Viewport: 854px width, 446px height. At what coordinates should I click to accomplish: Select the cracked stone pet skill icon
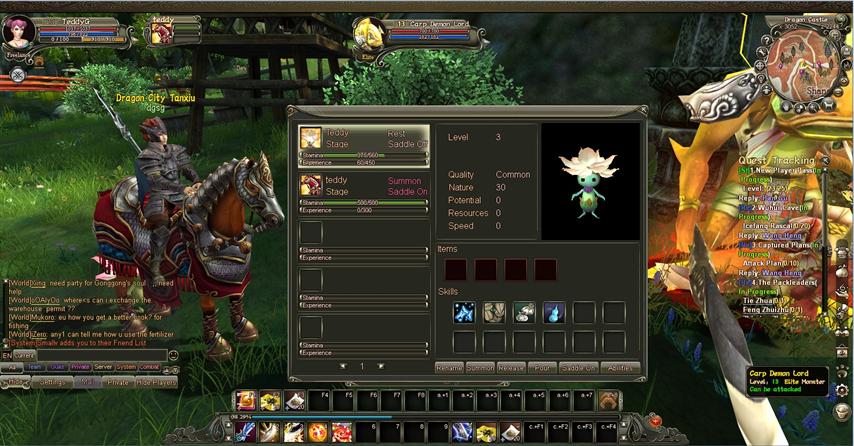(494, 313)
